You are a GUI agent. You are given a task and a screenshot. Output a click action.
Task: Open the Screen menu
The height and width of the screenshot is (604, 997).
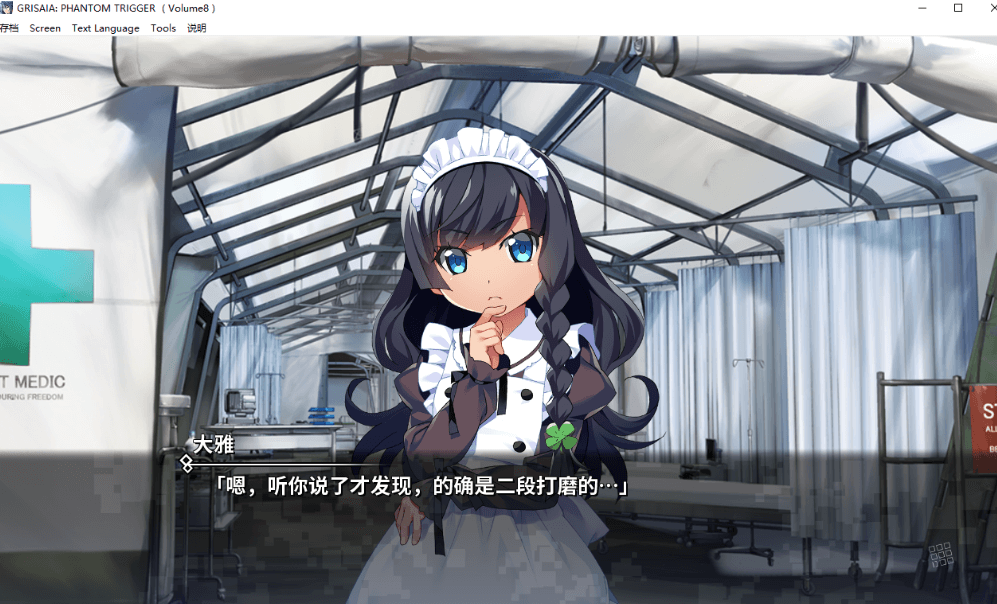click(45, 28)
